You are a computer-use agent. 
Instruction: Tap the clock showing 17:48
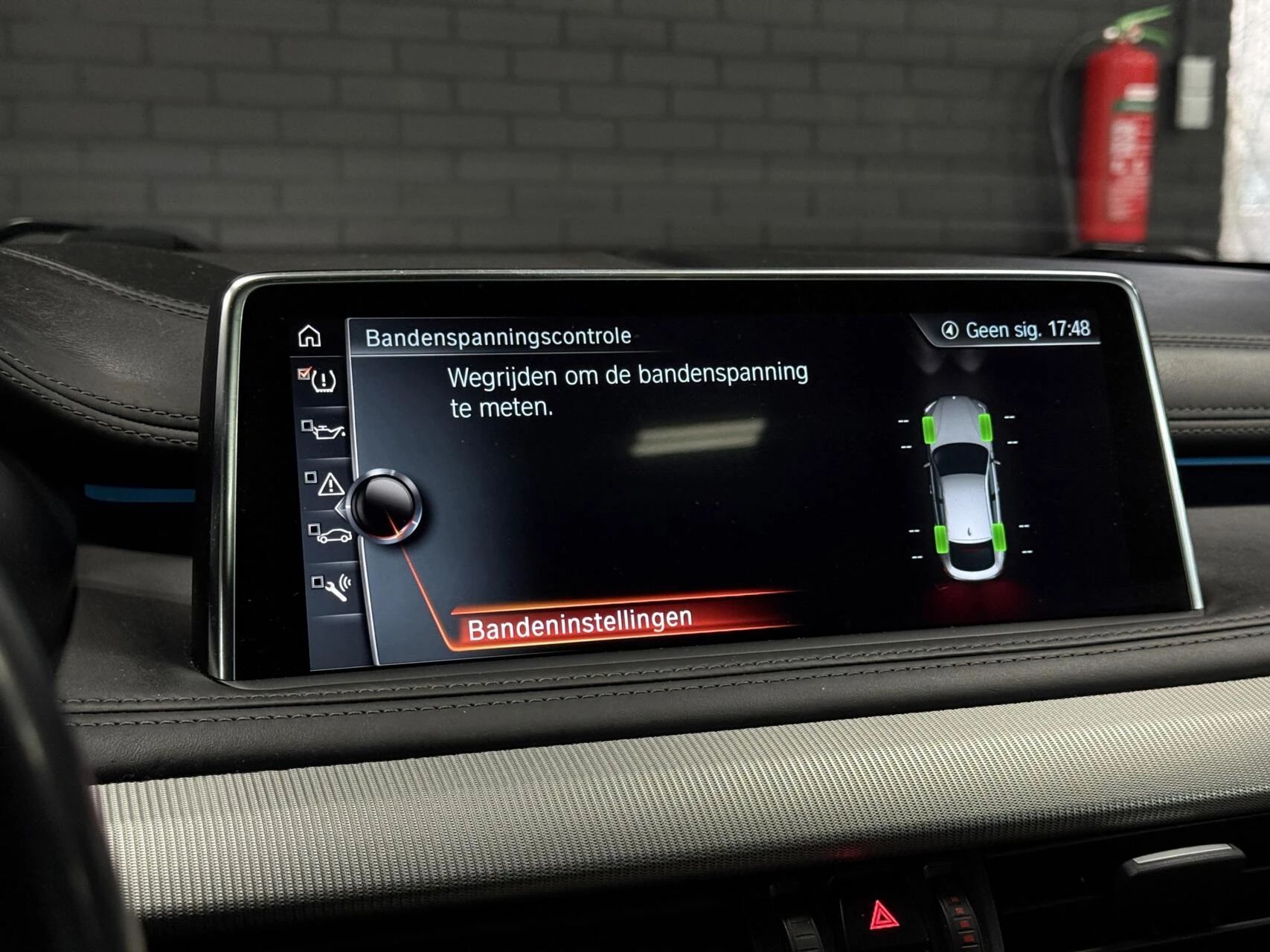coord(1069,330)
